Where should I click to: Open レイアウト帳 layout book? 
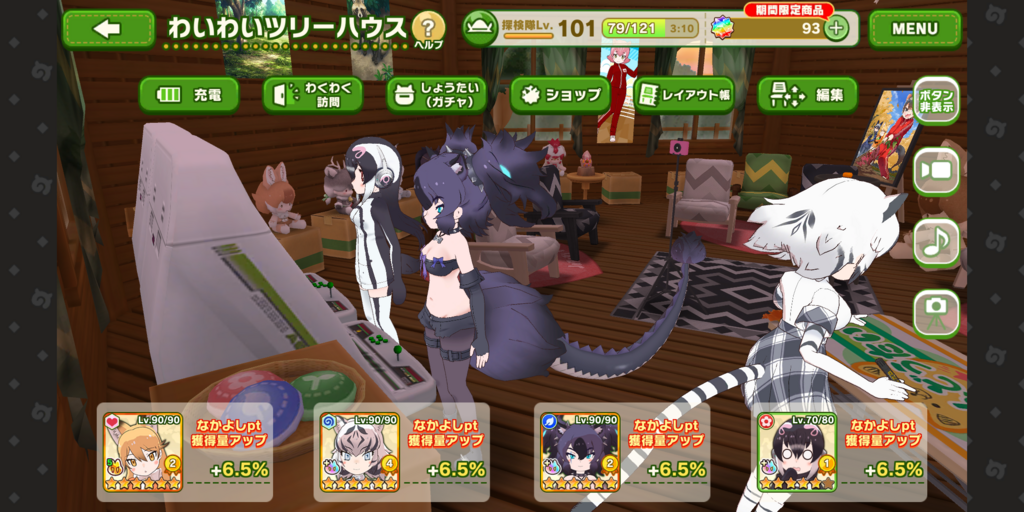pyautogui.click(x=684, y=95)
